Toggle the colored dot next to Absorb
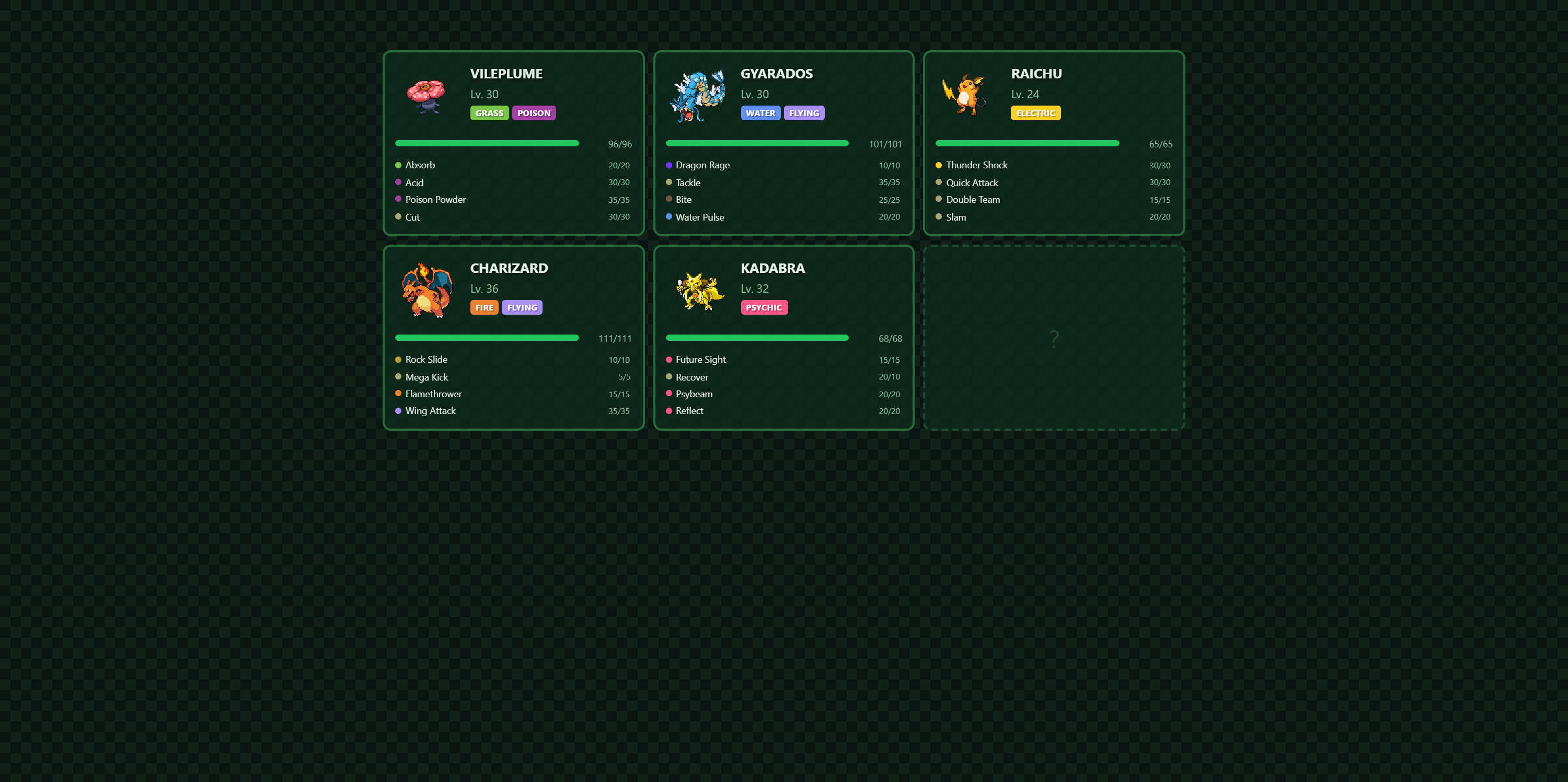This screenshot has width=1568, height=782. click(399, 165)
